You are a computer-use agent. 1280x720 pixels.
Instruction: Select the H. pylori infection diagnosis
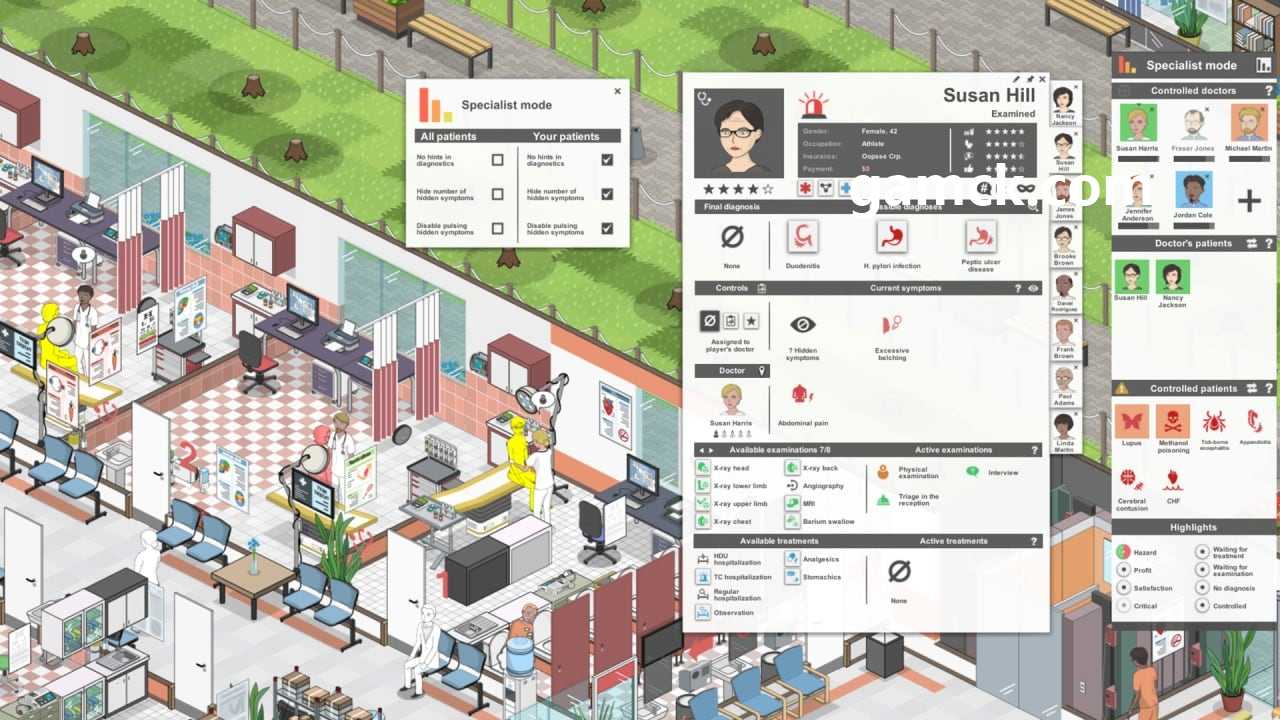pyautogui.click(x=891, y=237)
